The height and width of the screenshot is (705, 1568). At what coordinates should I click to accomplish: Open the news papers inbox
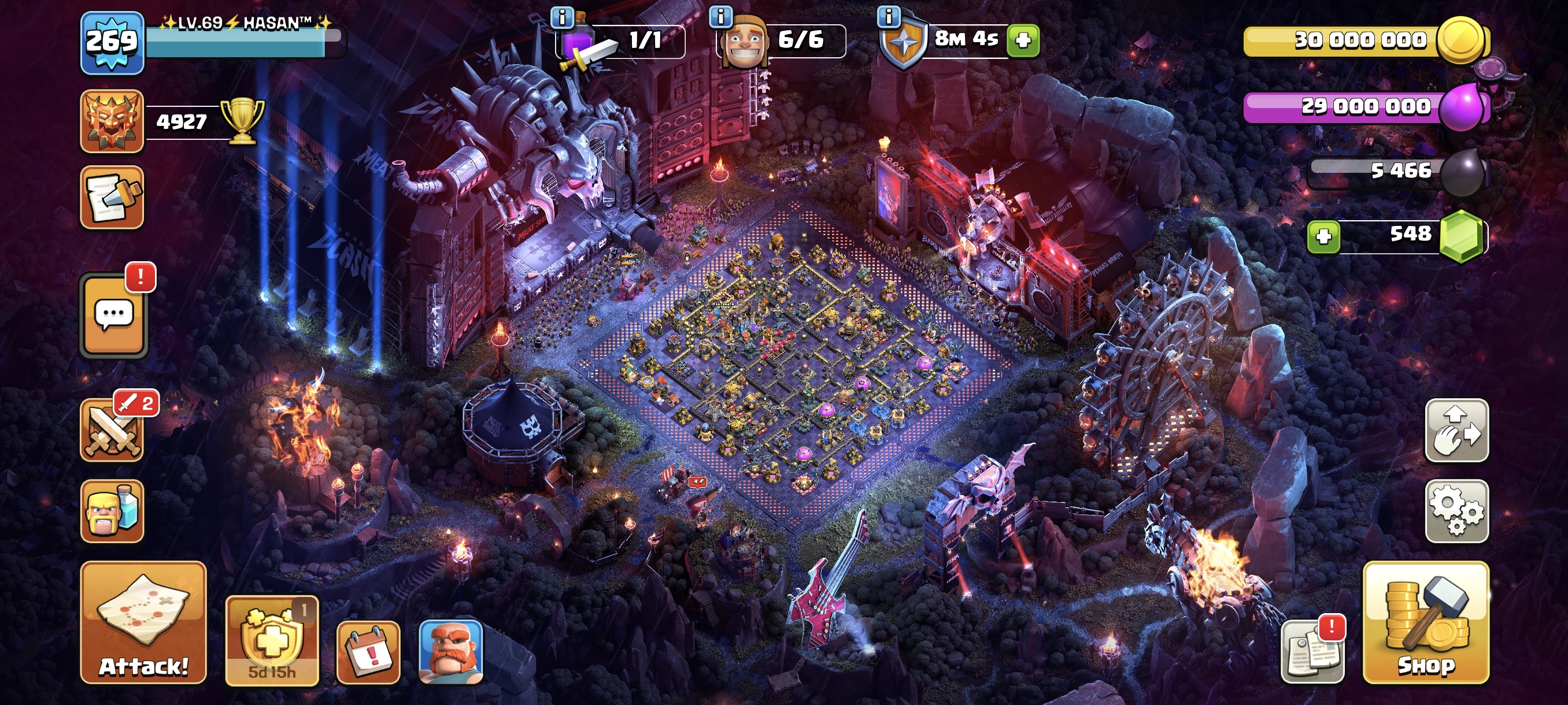pos(1312,652)
